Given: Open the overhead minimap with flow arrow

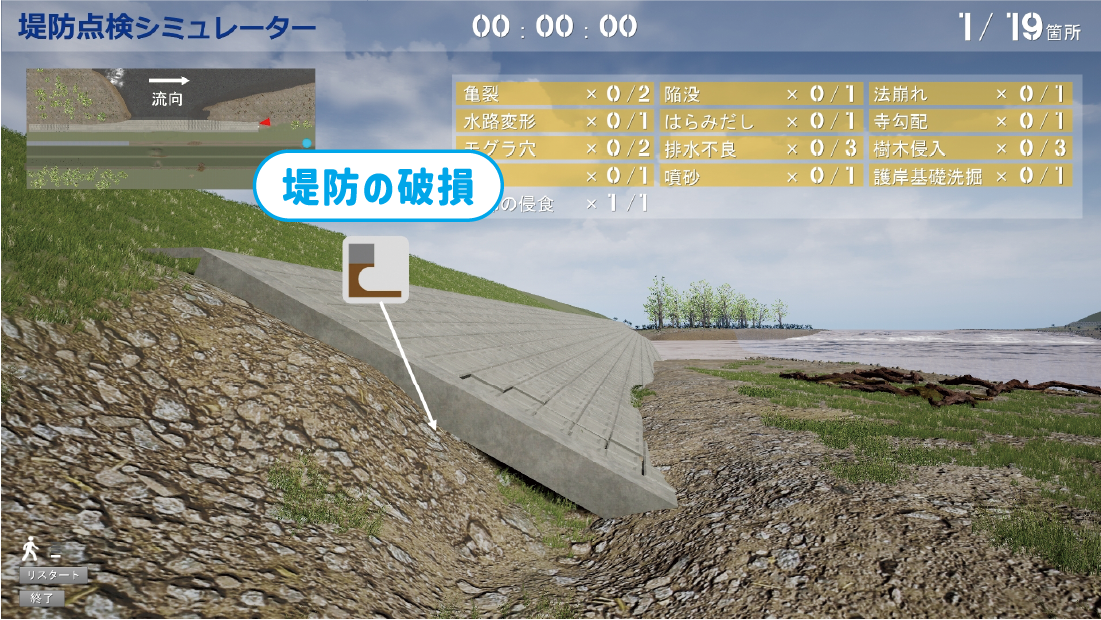Looking at the screenshot, I should coord(170,128).
